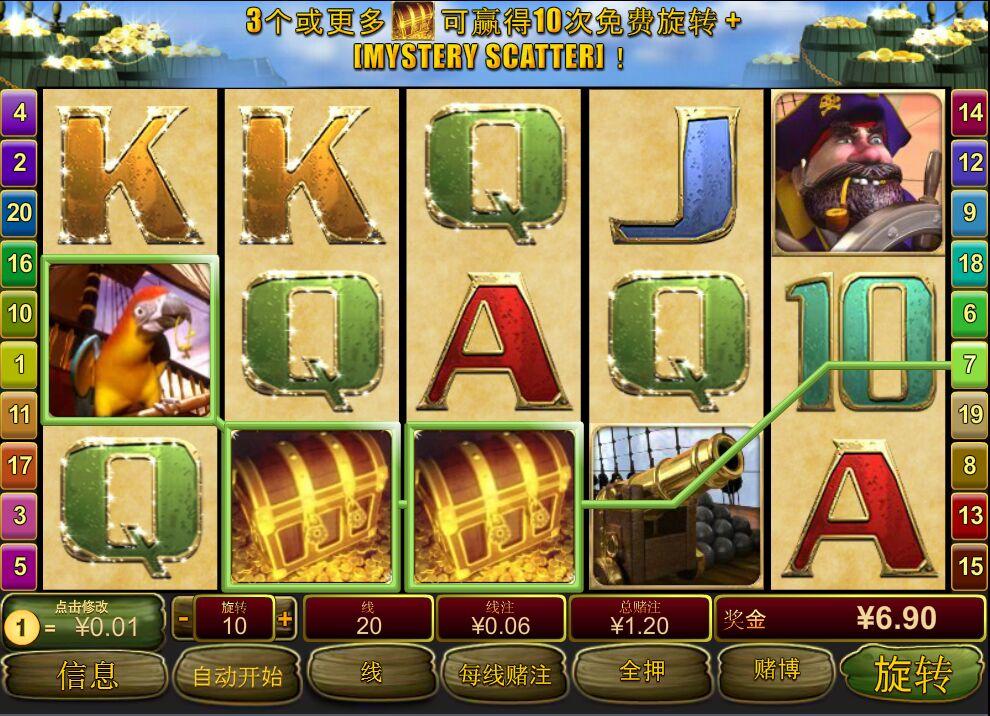Choose payline 20 marker
Image resolution: width=990 pixels, height=716 pixels.
pyautogui.click(x=19, y=212)
